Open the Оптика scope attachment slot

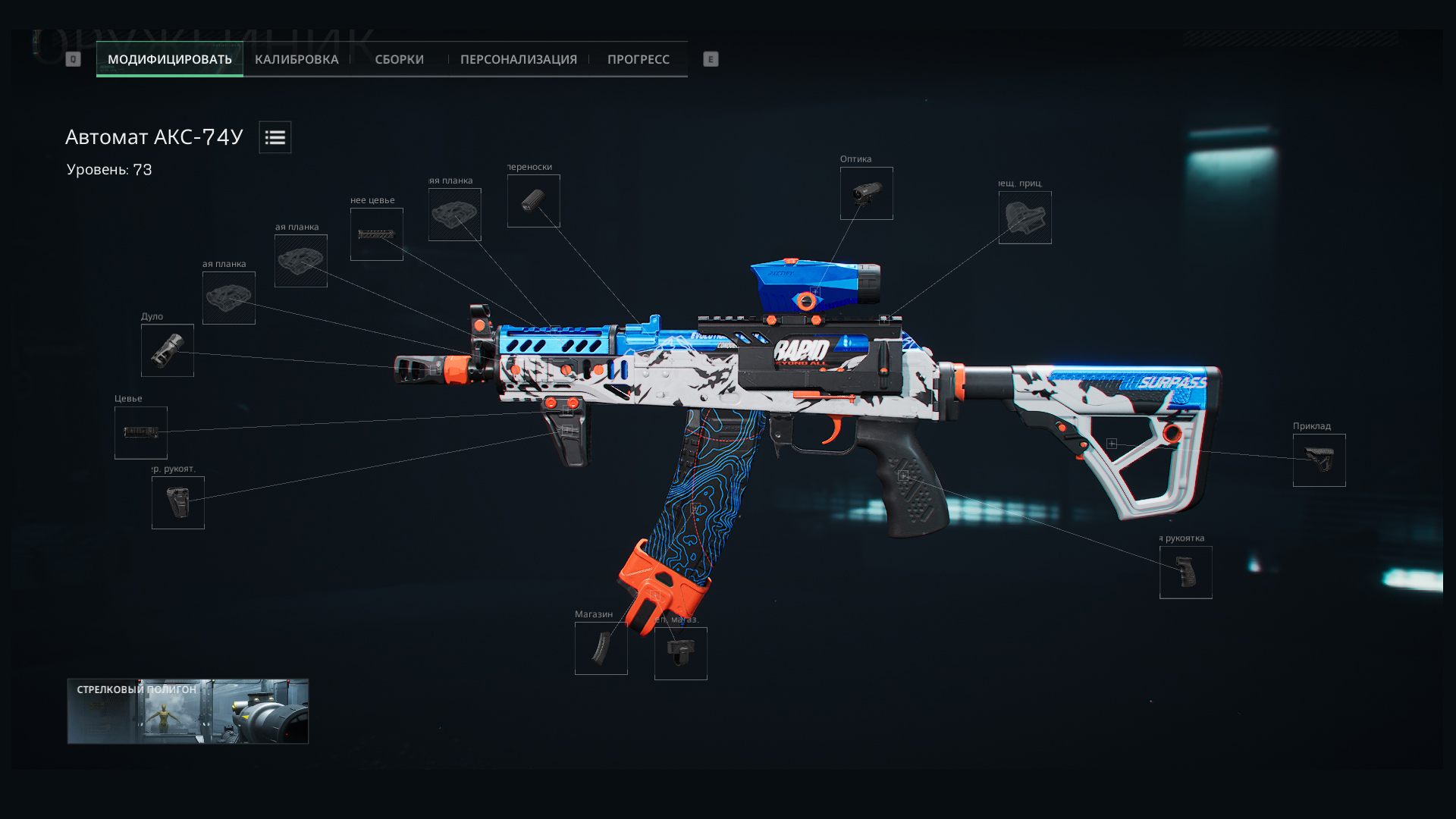click(x=866, y=193)
